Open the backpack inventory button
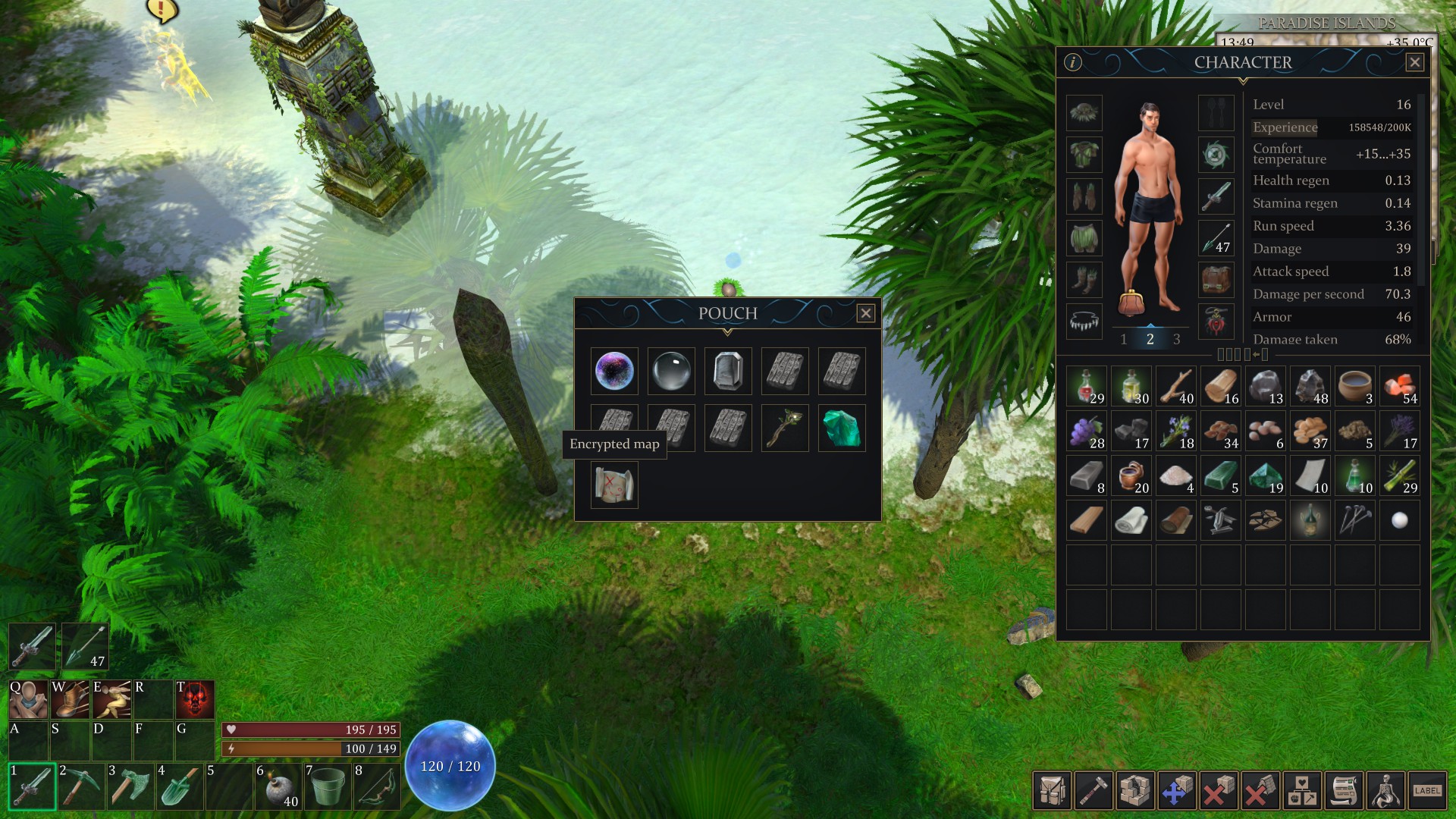The width and height of the screenshot is (1456, 819). tap(1052, 791)
